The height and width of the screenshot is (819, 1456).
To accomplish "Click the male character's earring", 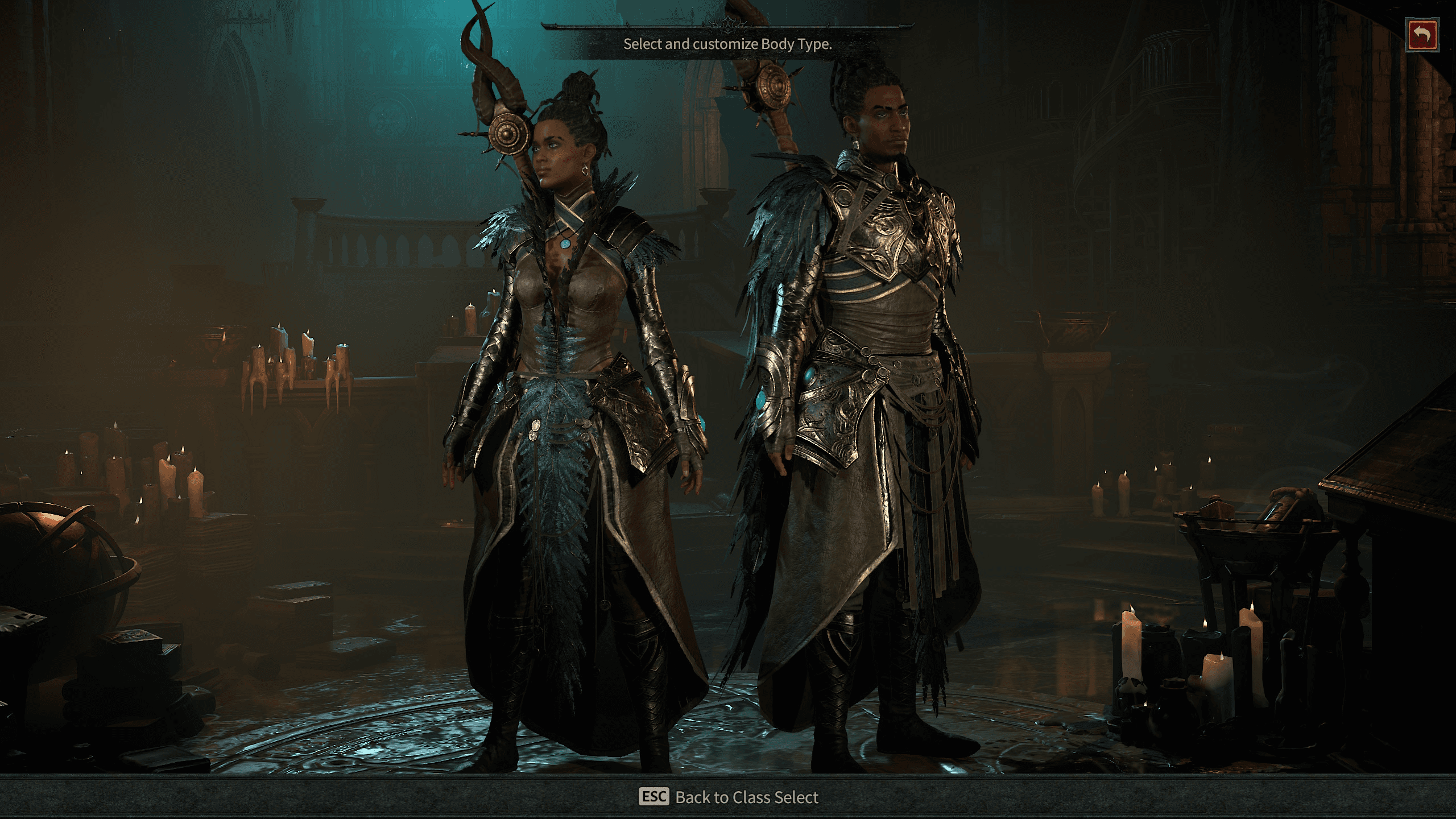I will [x=857, y=144].
